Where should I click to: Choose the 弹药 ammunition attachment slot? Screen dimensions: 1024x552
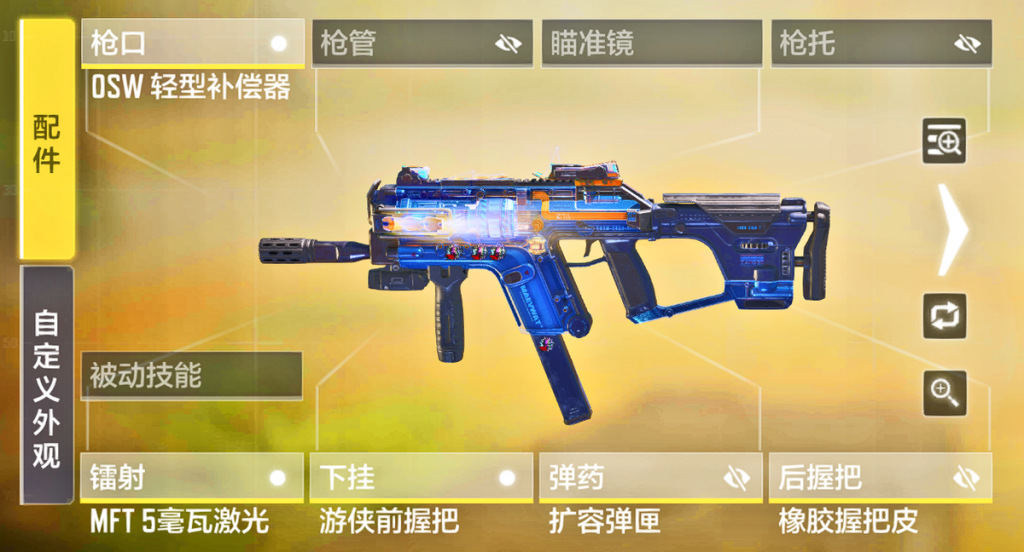click(x=651, y=477)
